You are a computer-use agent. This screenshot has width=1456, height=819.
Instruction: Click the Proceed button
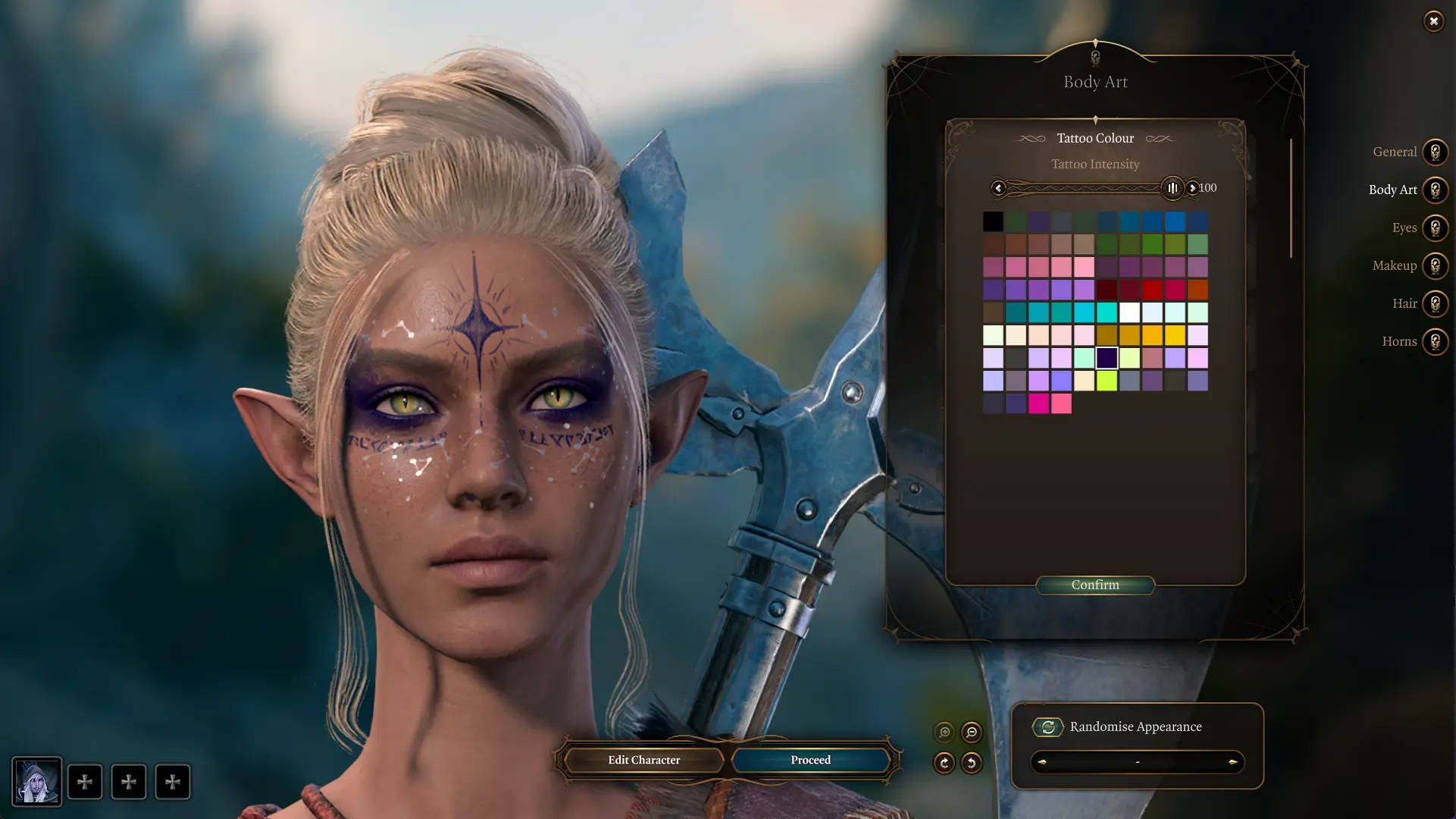[x=810, y=760]
